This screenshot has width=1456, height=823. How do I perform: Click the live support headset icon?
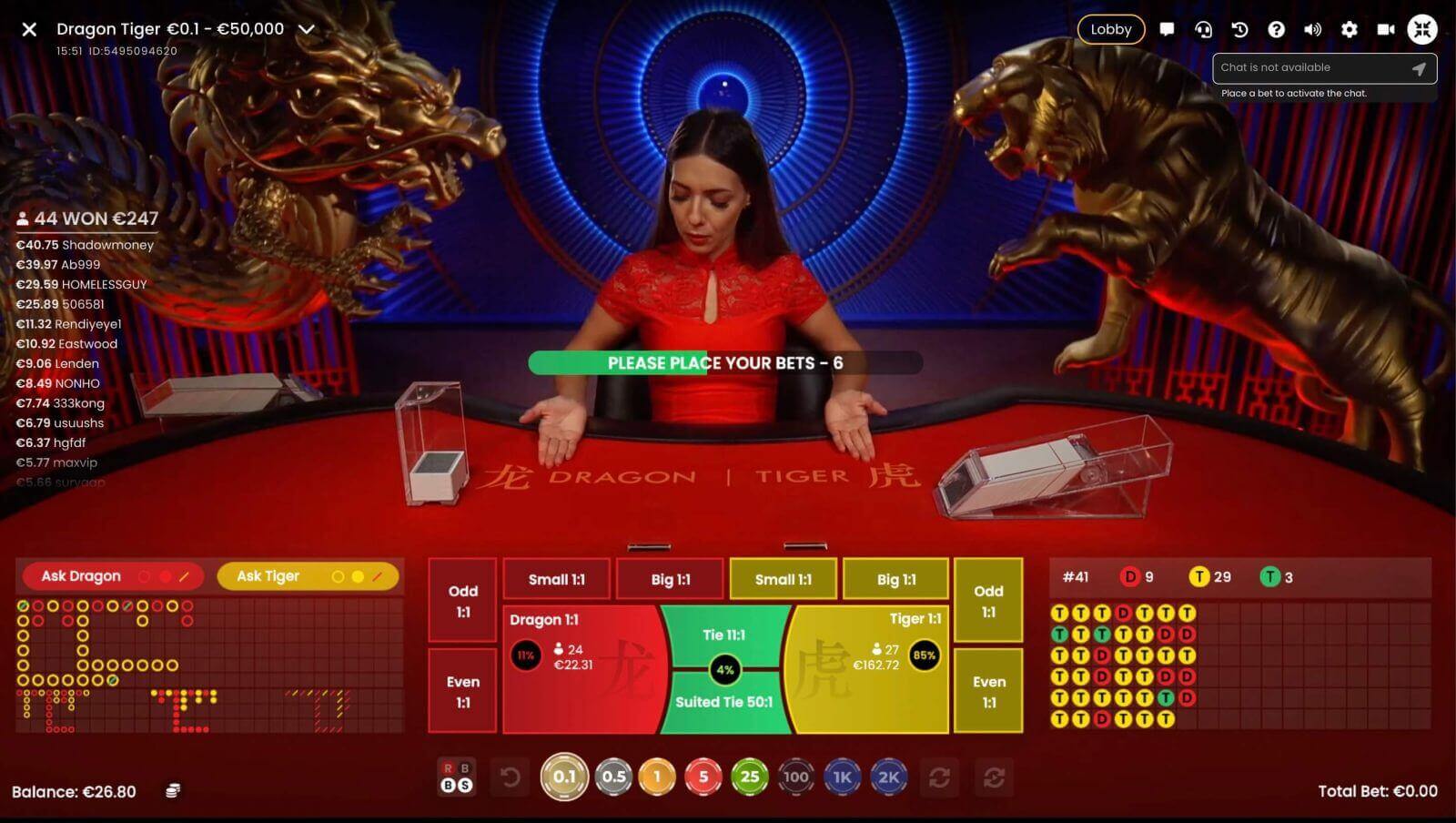(x=1203, y=29)
